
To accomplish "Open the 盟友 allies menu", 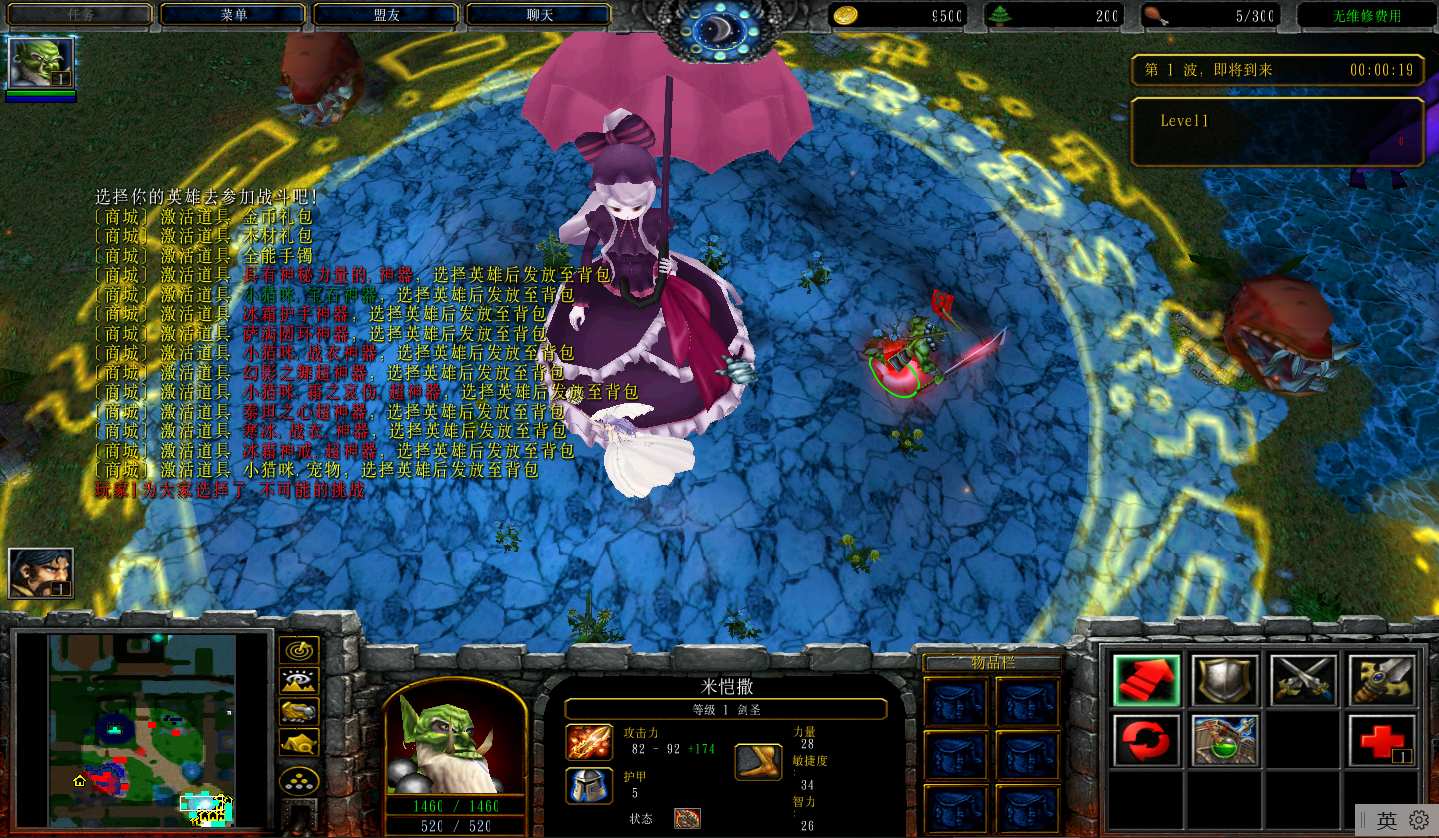I will click(x=386, y=15).
